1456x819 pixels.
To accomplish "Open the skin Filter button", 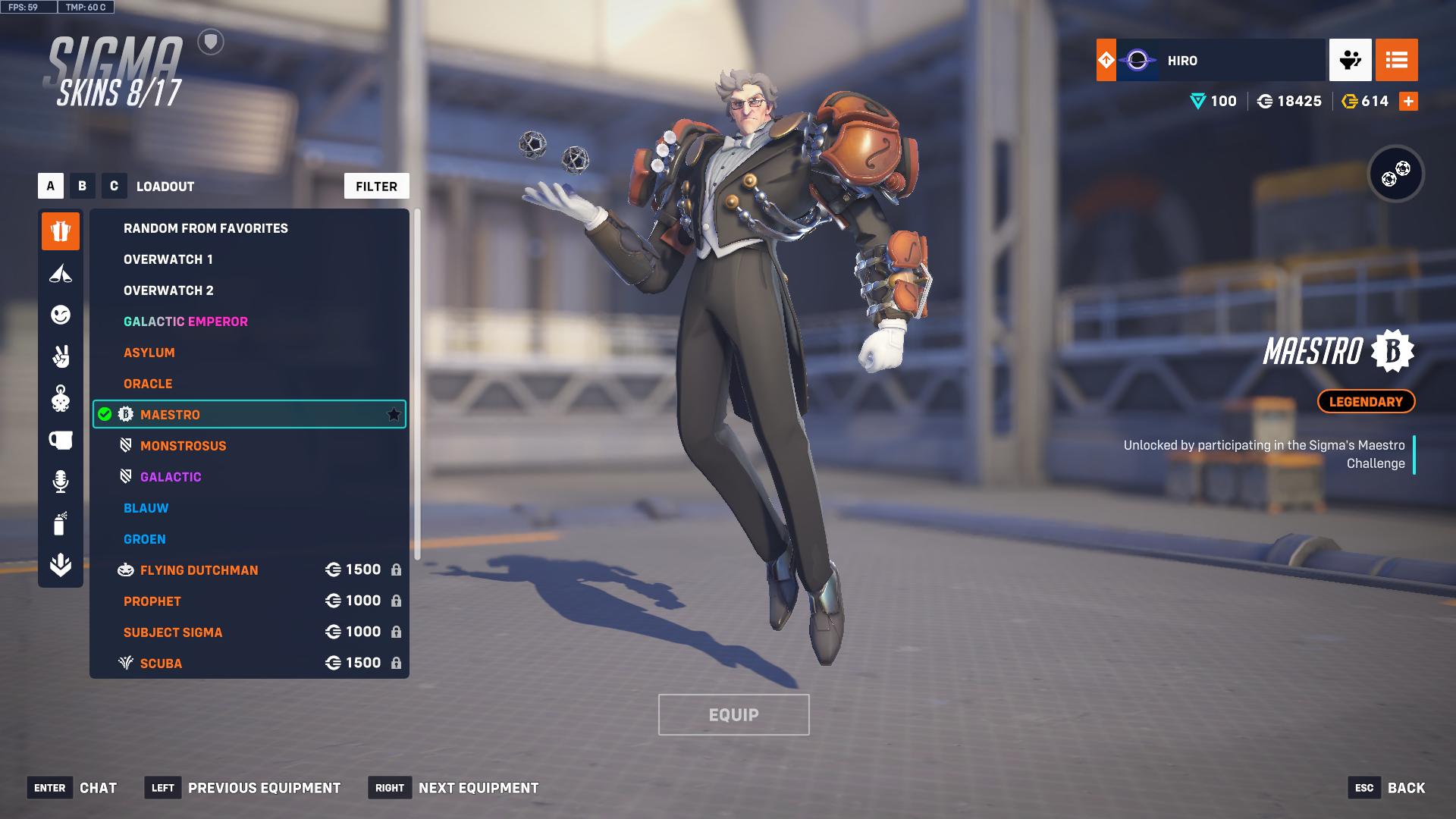I will [376, 187].
